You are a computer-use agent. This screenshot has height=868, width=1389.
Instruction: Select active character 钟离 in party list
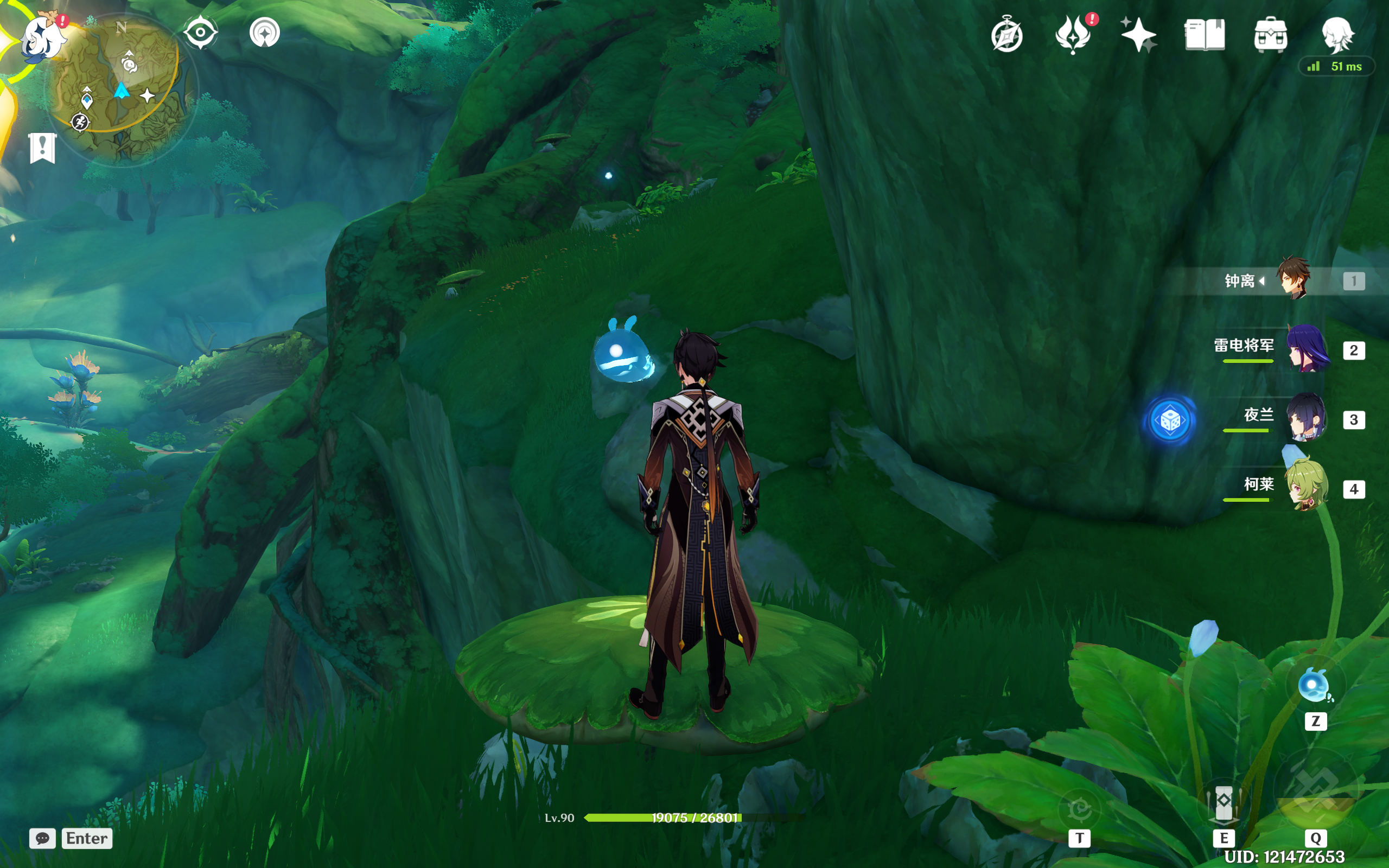pyautogui.click(x=1294, y=279)
